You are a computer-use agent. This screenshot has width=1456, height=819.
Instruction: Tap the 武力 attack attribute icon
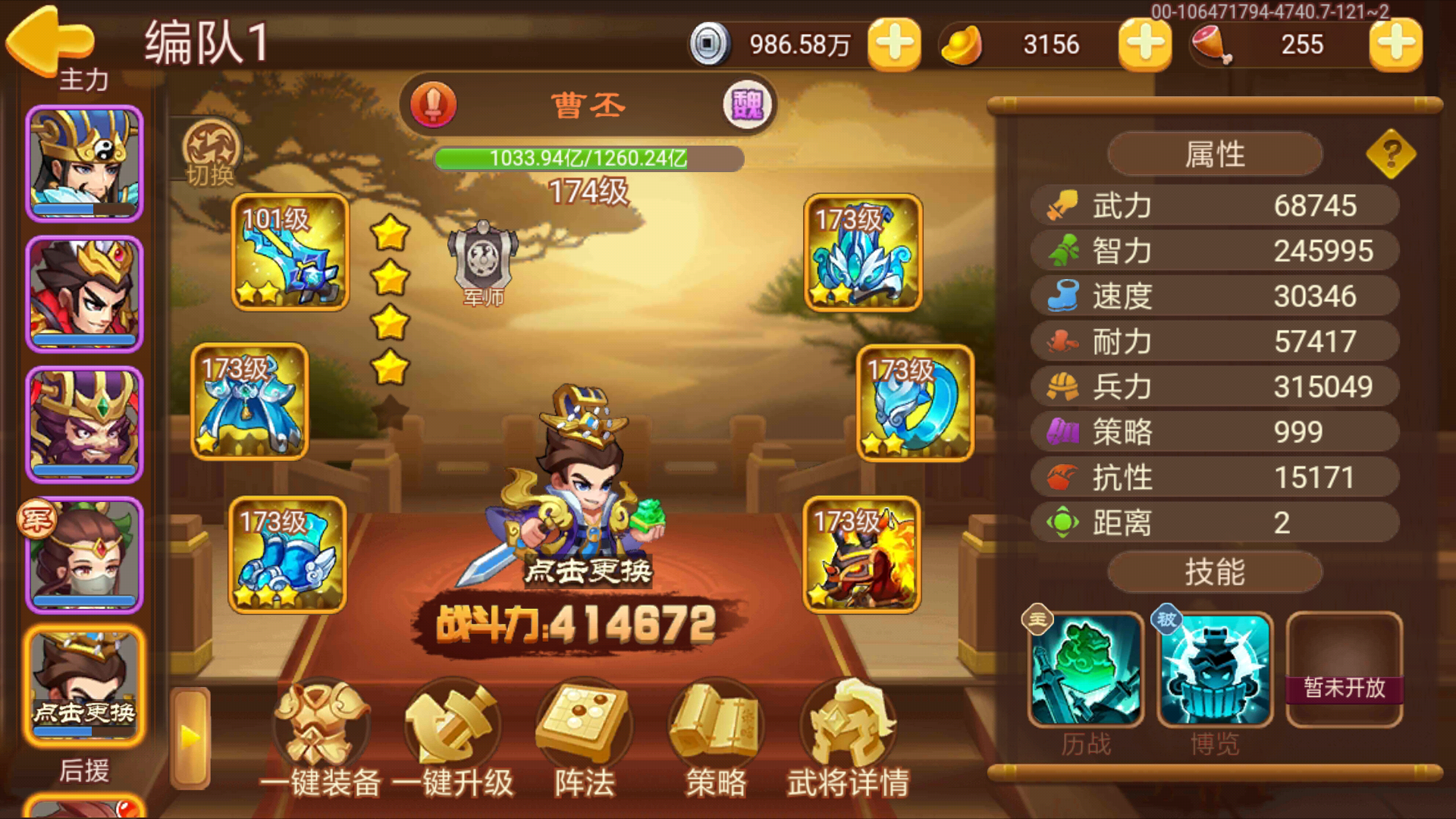tap(1060, 205)
